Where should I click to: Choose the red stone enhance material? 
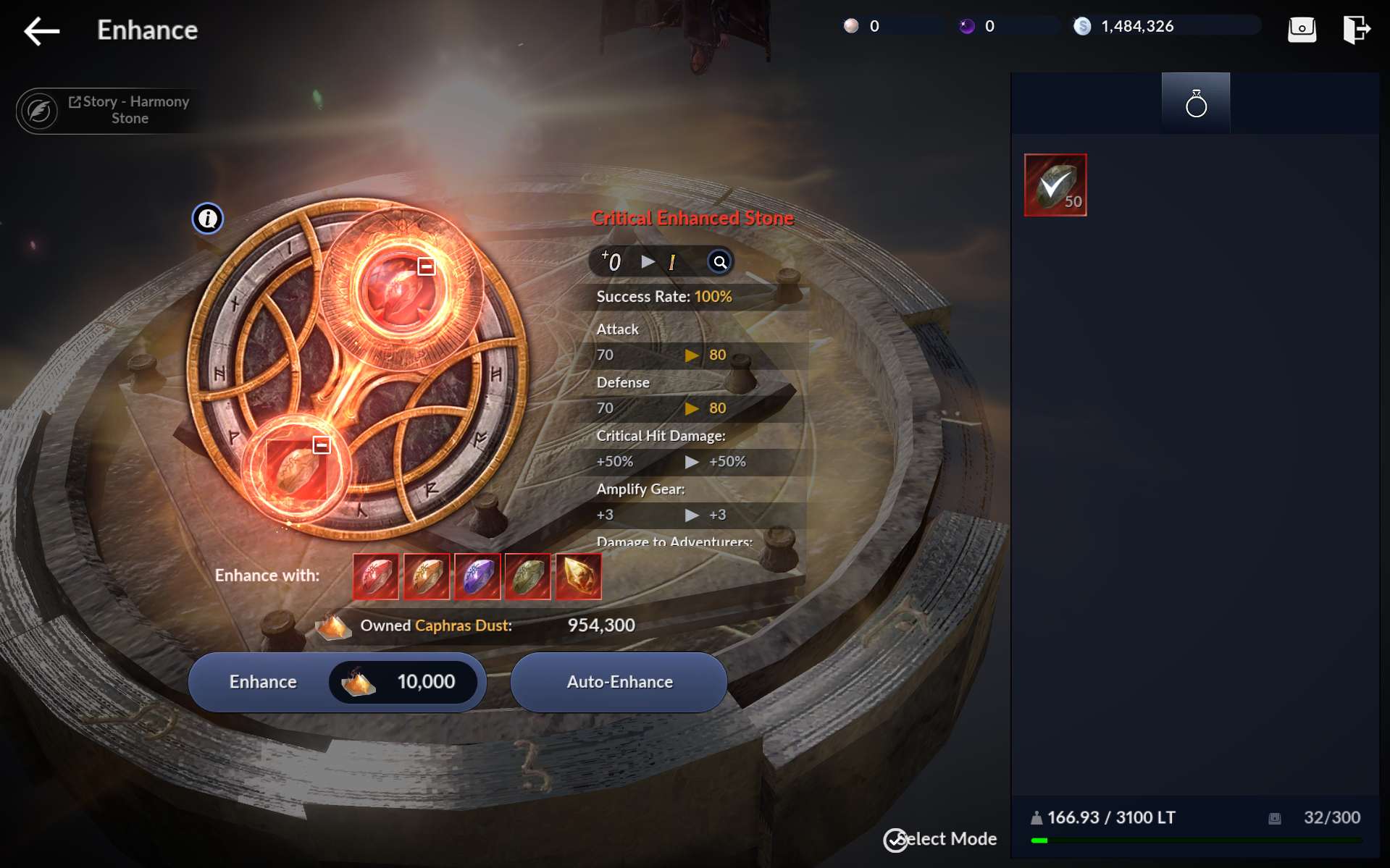coord(376,576)
